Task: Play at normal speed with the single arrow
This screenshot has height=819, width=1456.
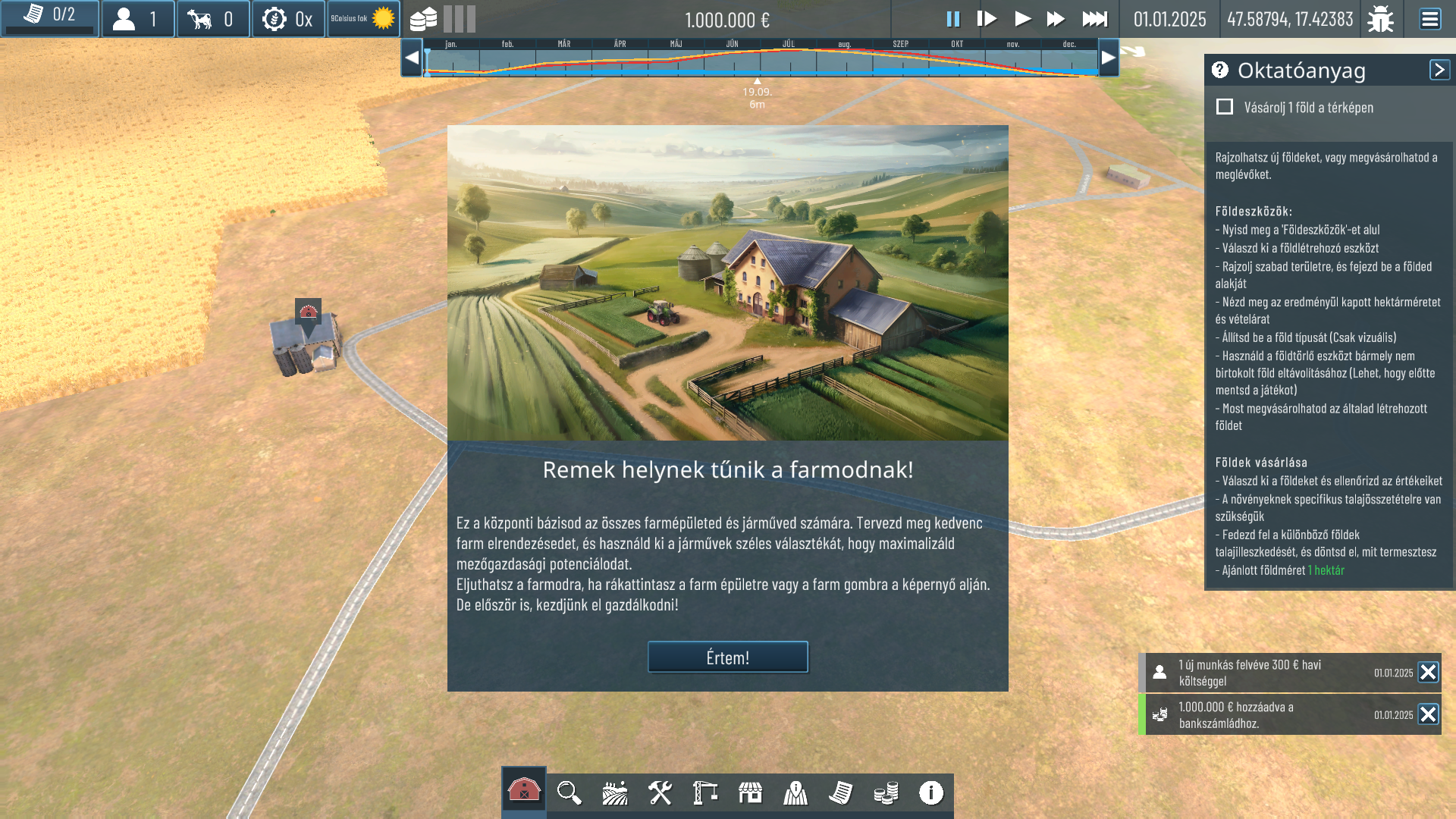Action: pos(1022,19)
